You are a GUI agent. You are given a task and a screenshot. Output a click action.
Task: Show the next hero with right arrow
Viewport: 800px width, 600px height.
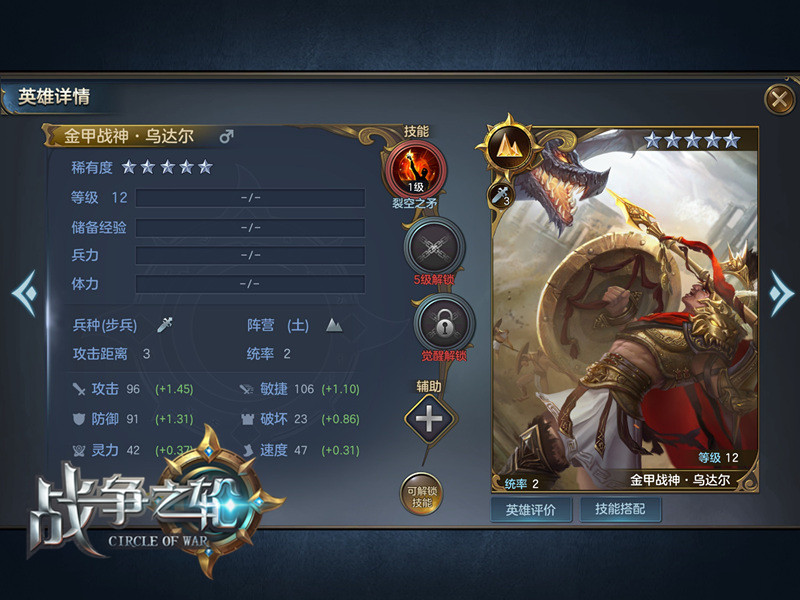click(780, 293)
